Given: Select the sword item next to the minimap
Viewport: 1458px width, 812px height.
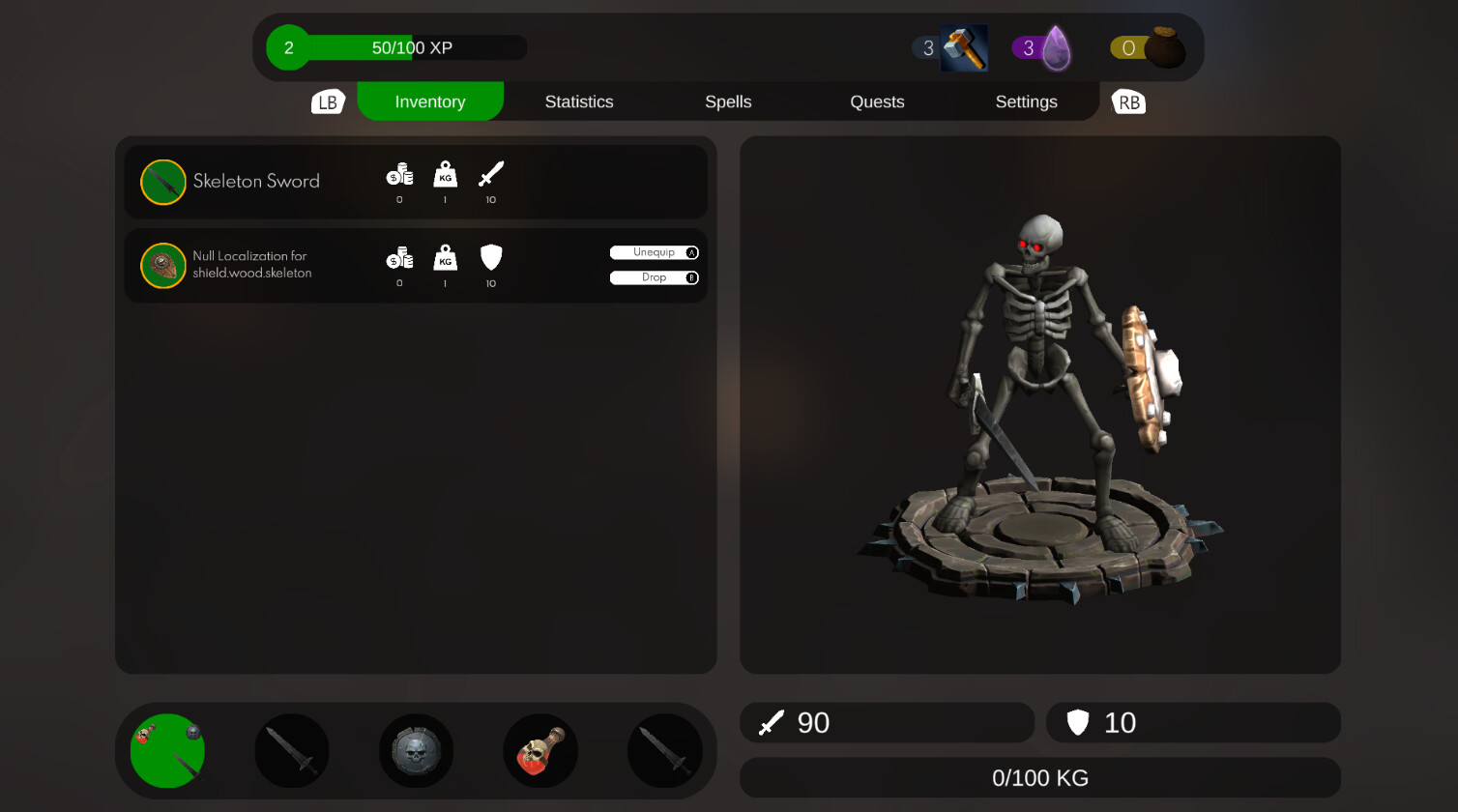Looking at the screenshot, I should [291, 750].
